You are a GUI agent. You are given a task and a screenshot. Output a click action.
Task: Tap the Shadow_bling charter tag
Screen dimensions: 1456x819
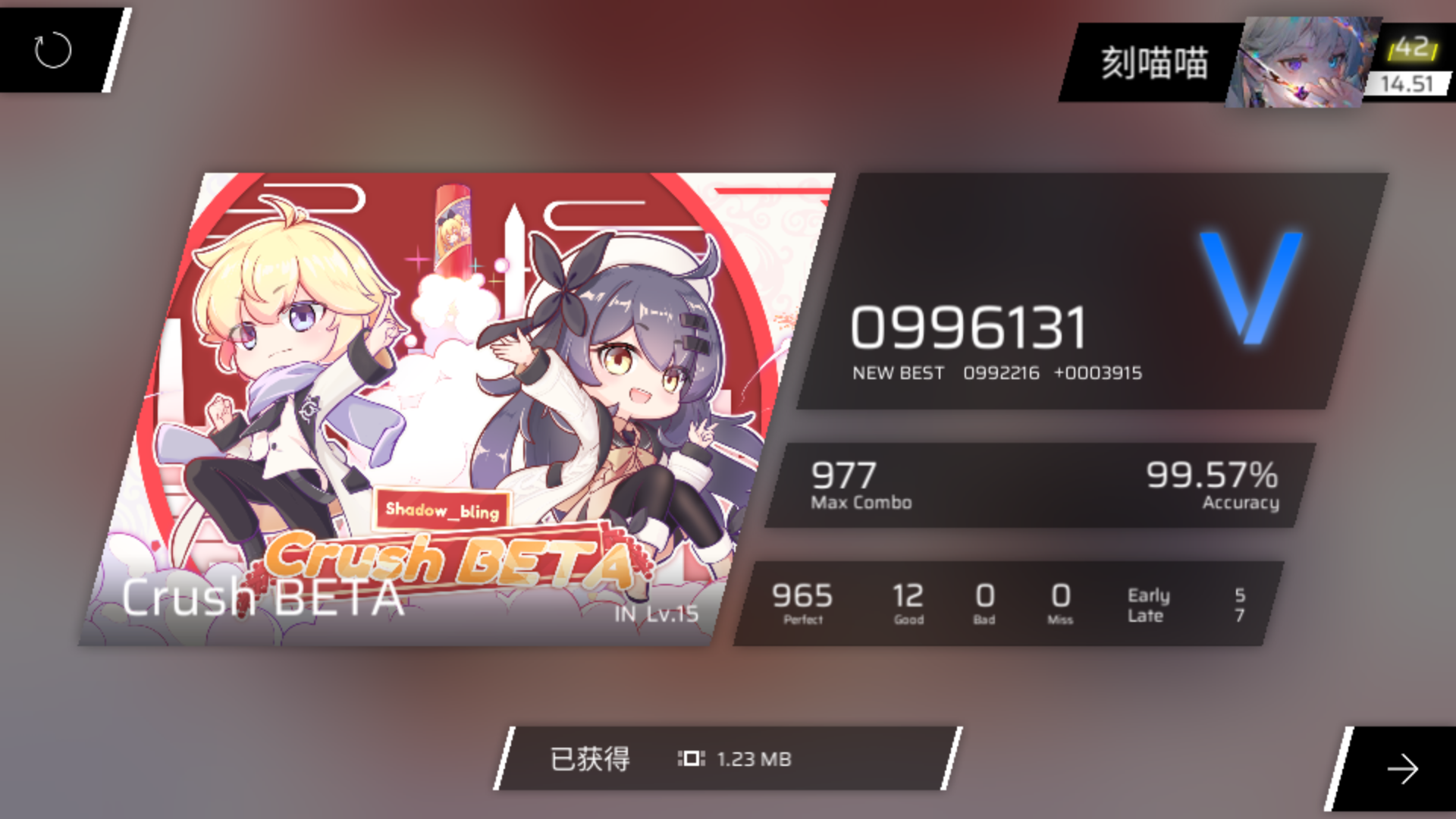pos(443,512)
